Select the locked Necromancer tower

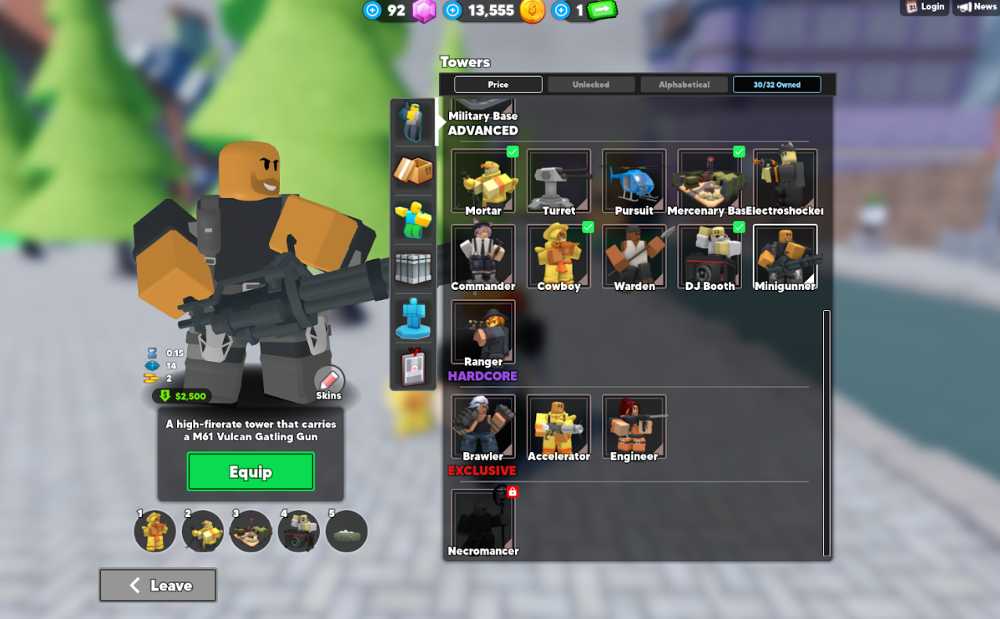tap(483, 520)
